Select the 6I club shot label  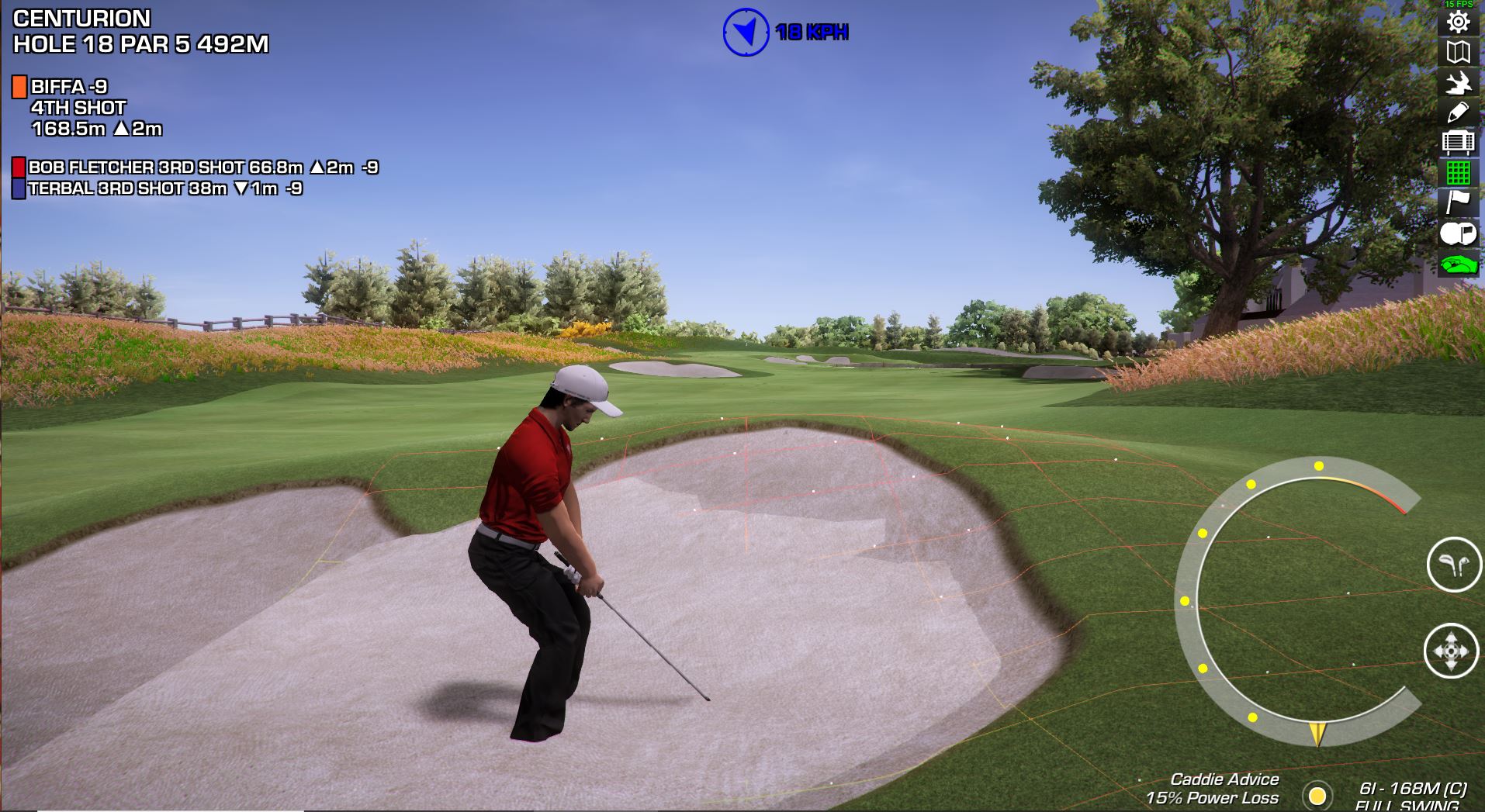[1412, 789]
